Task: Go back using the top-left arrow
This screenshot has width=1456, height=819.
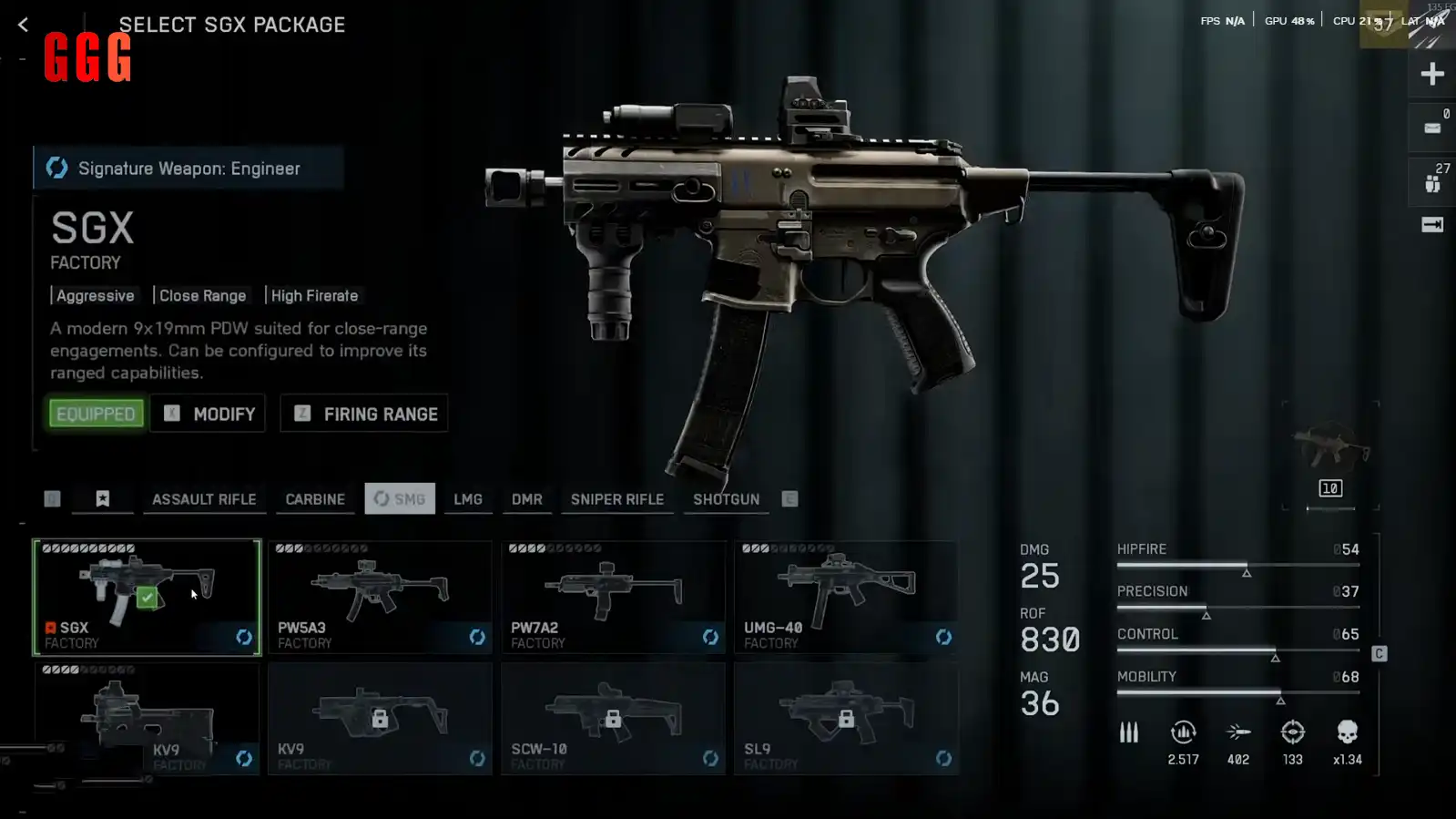Action: point(23,25)
